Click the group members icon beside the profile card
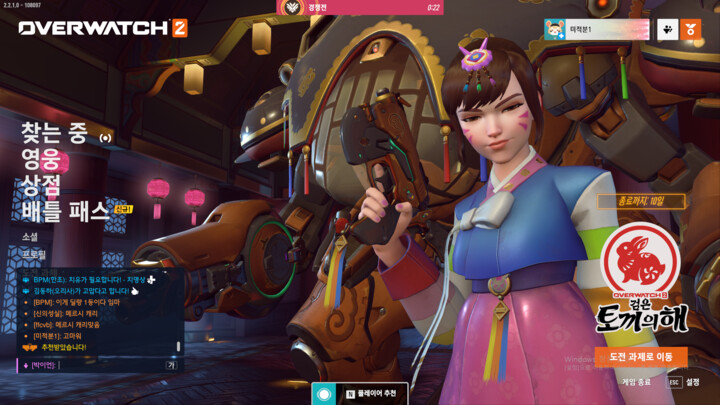Viewport: 720px width, 405px height. [x=666, y=30]
